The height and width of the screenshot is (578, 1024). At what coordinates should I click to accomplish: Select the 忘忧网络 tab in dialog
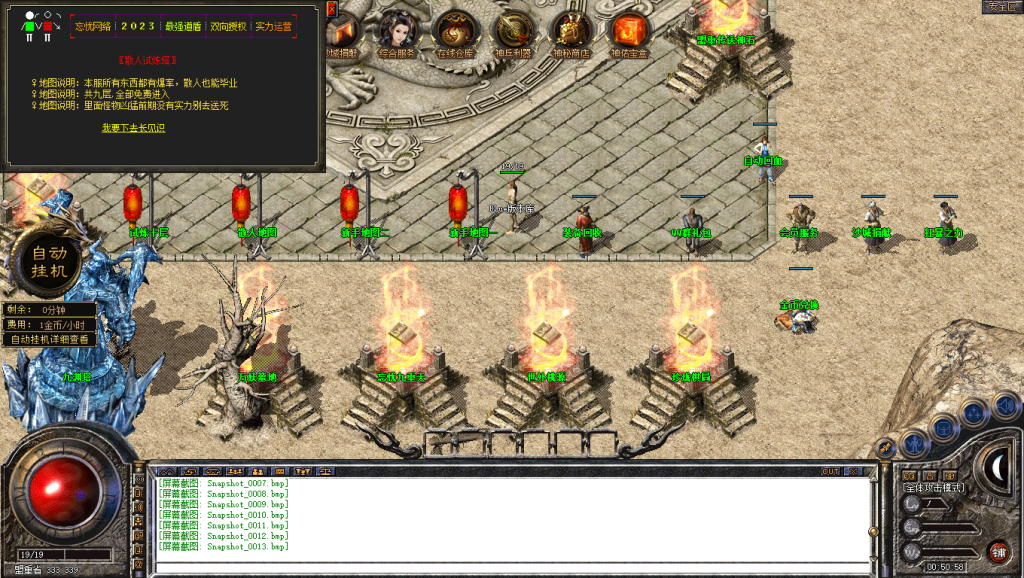pyautogui.click(x=93, y=27)
